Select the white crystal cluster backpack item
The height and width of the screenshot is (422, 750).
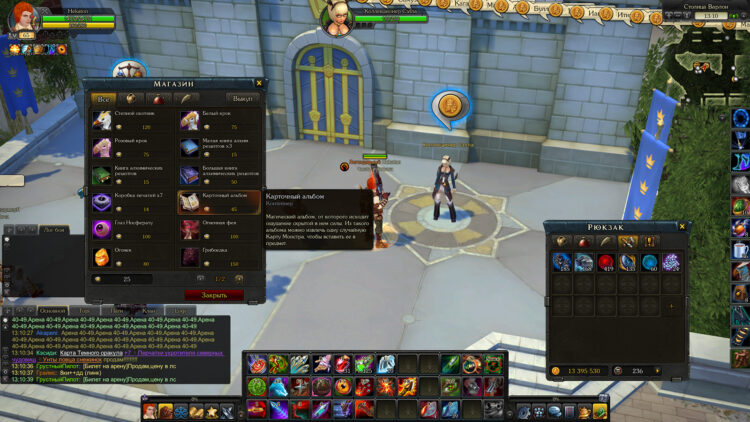(x=672, y=262)
